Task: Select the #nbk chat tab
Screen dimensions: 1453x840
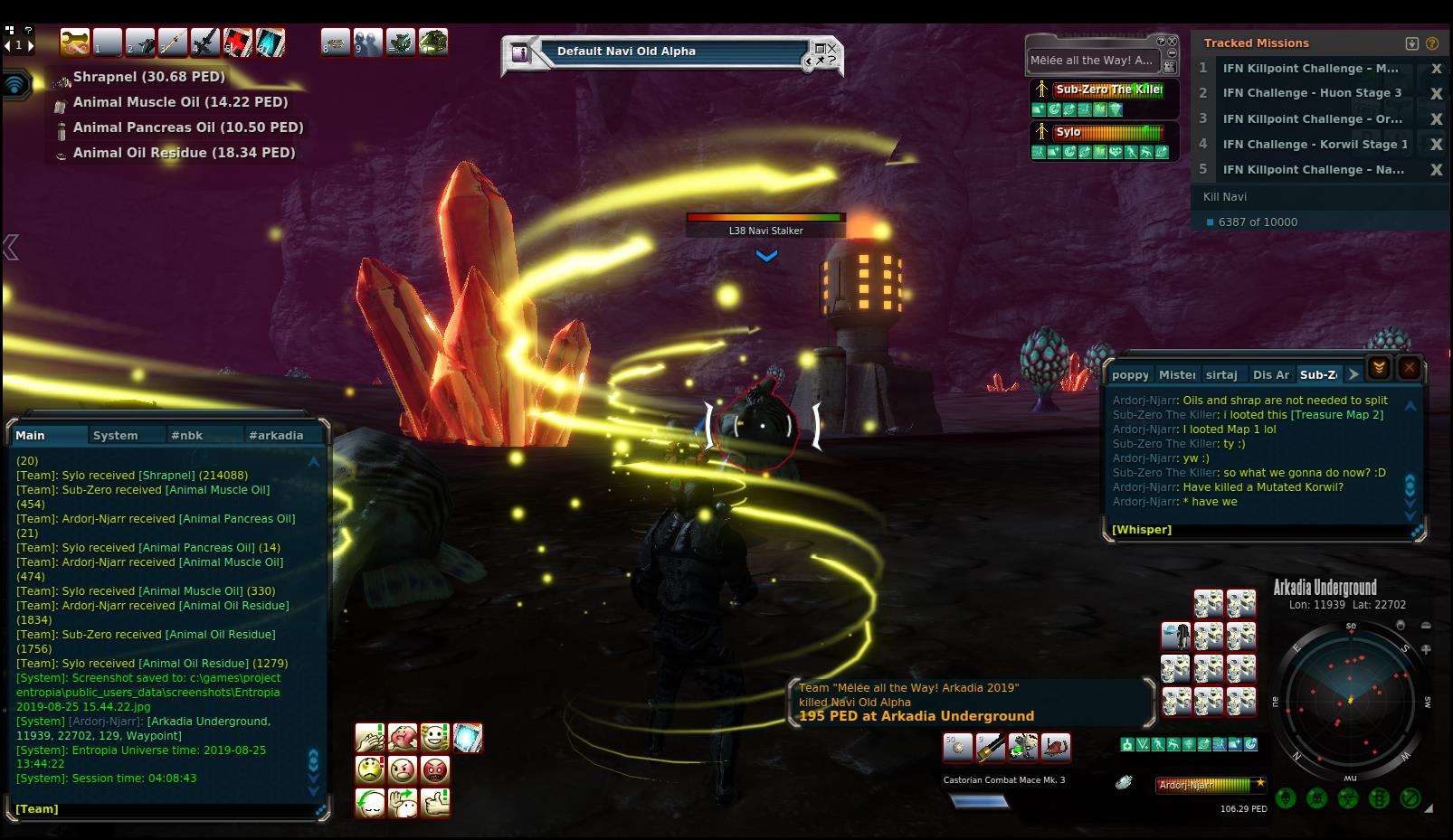Action: (186, 435)
